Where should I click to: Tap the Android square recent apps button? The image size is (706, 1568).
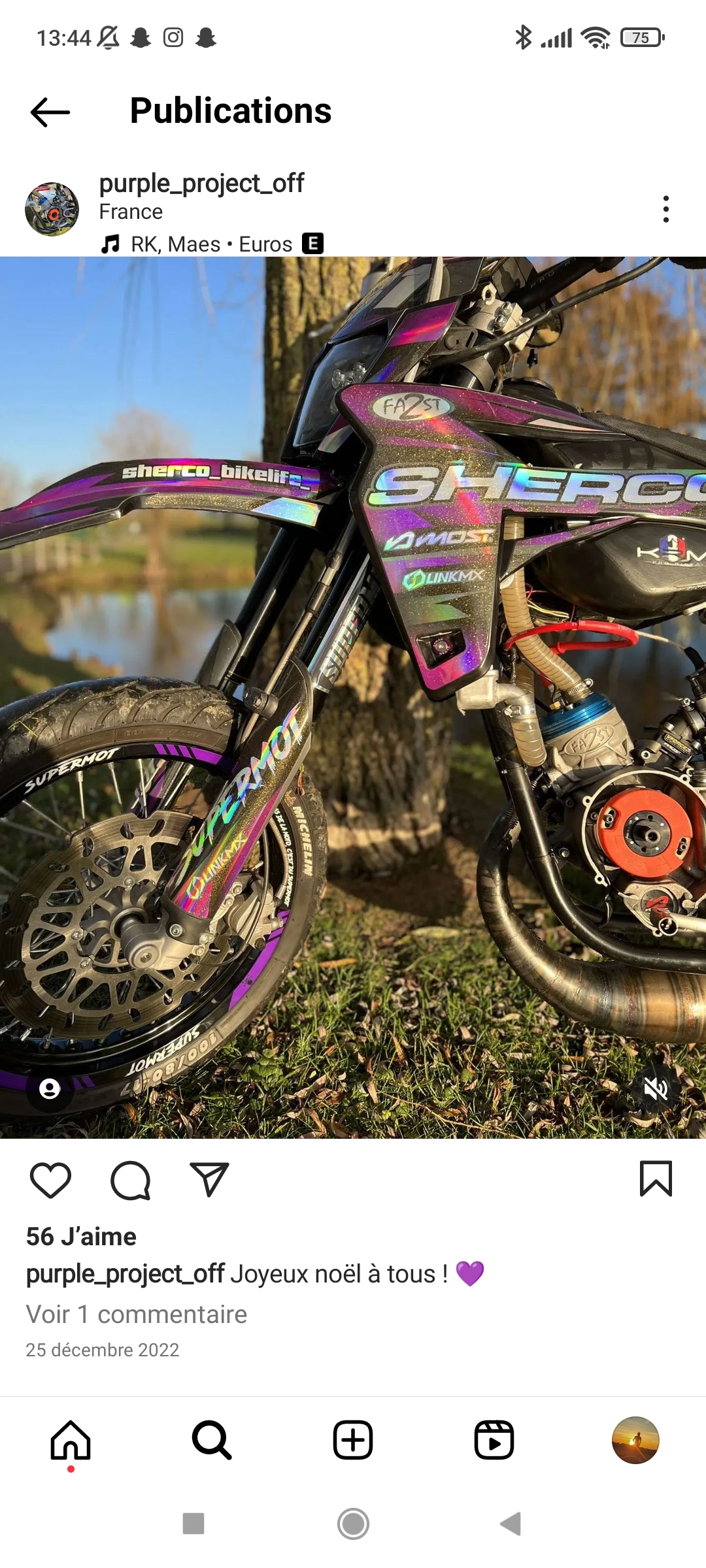pos(193,1524)
